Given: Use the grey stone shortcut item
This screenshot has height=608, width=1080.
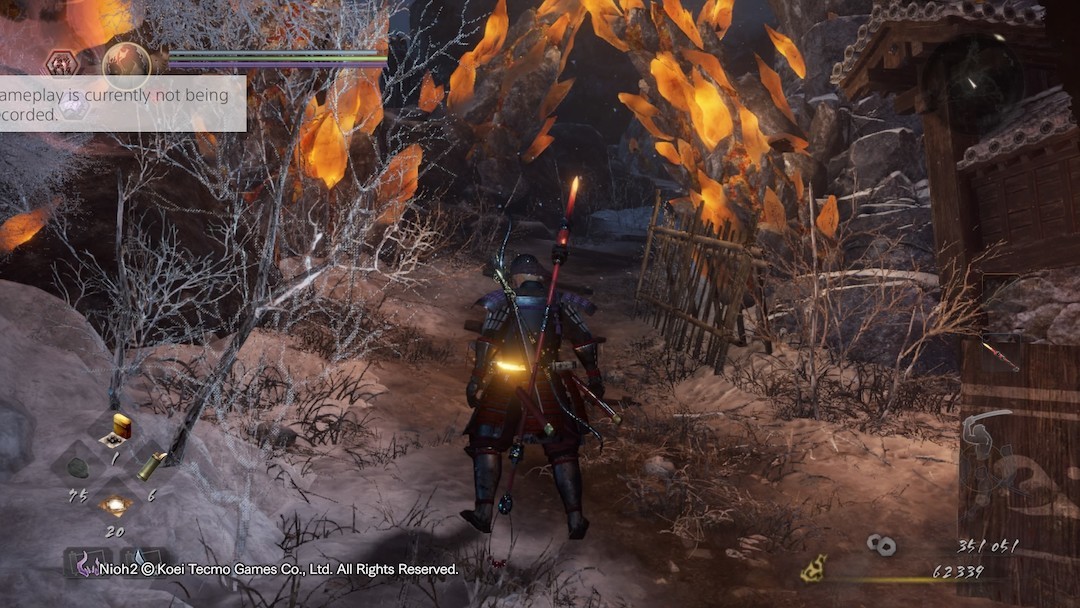Looking at the screenshot, I should click(x=78, y=466).
